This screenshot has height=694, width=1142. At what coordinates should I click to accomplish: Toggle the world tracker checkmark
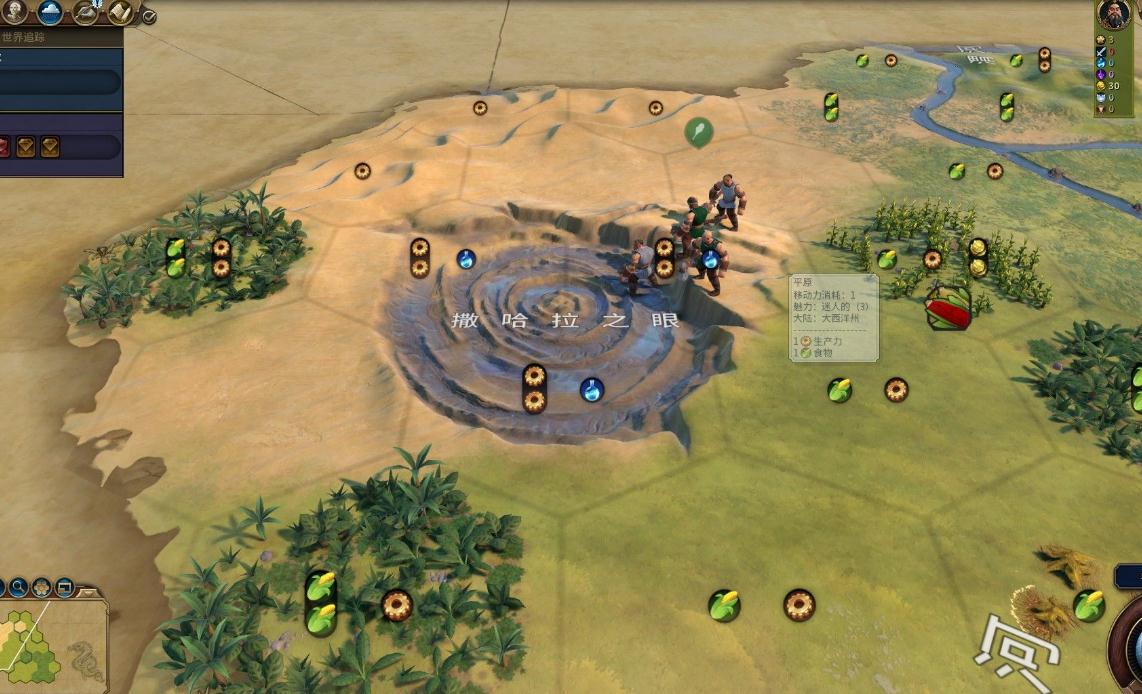pyautogui.click(x=149, y=16)
